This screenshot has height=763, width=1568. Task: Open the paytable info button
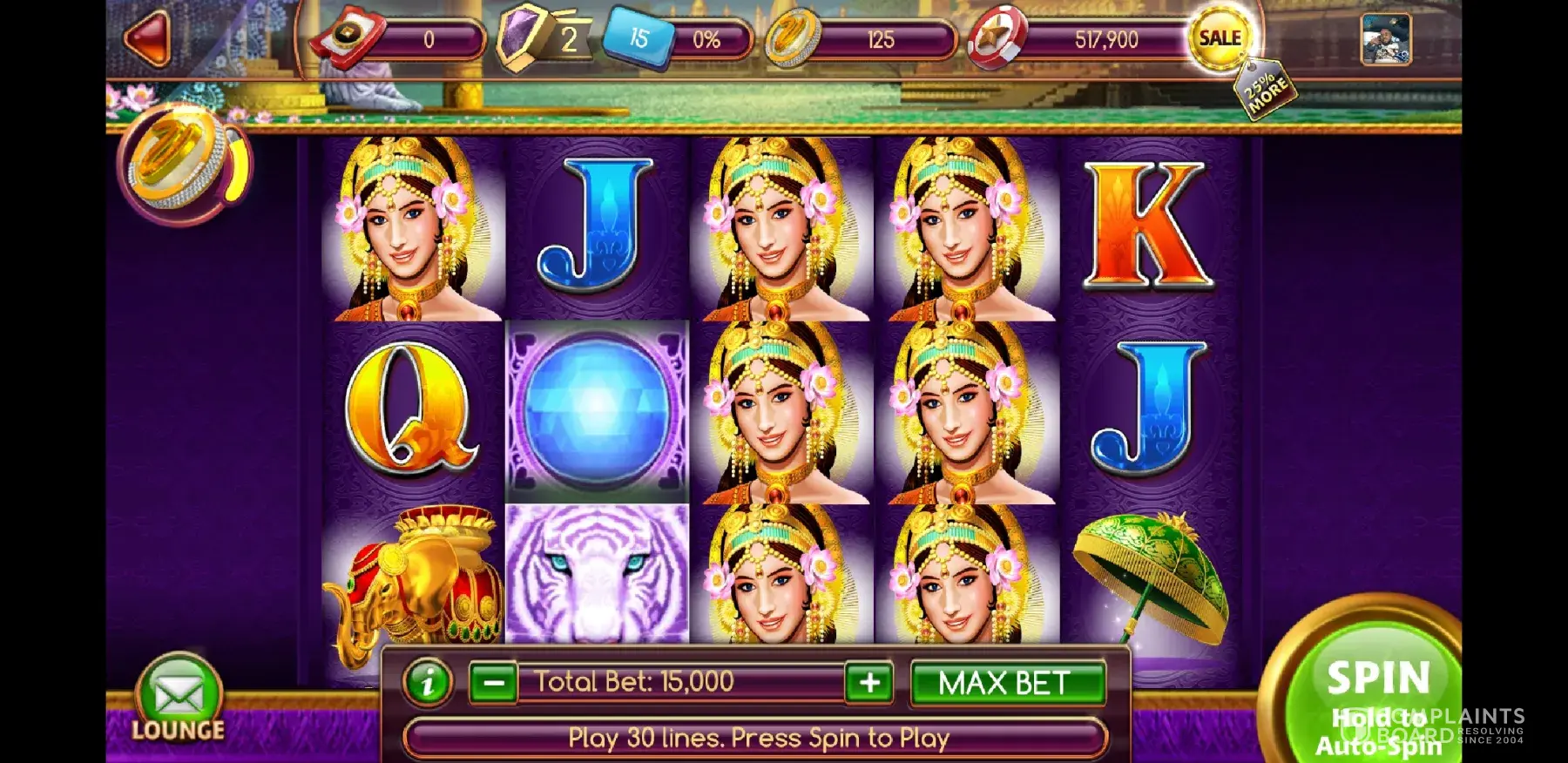(x=427, y=683)
